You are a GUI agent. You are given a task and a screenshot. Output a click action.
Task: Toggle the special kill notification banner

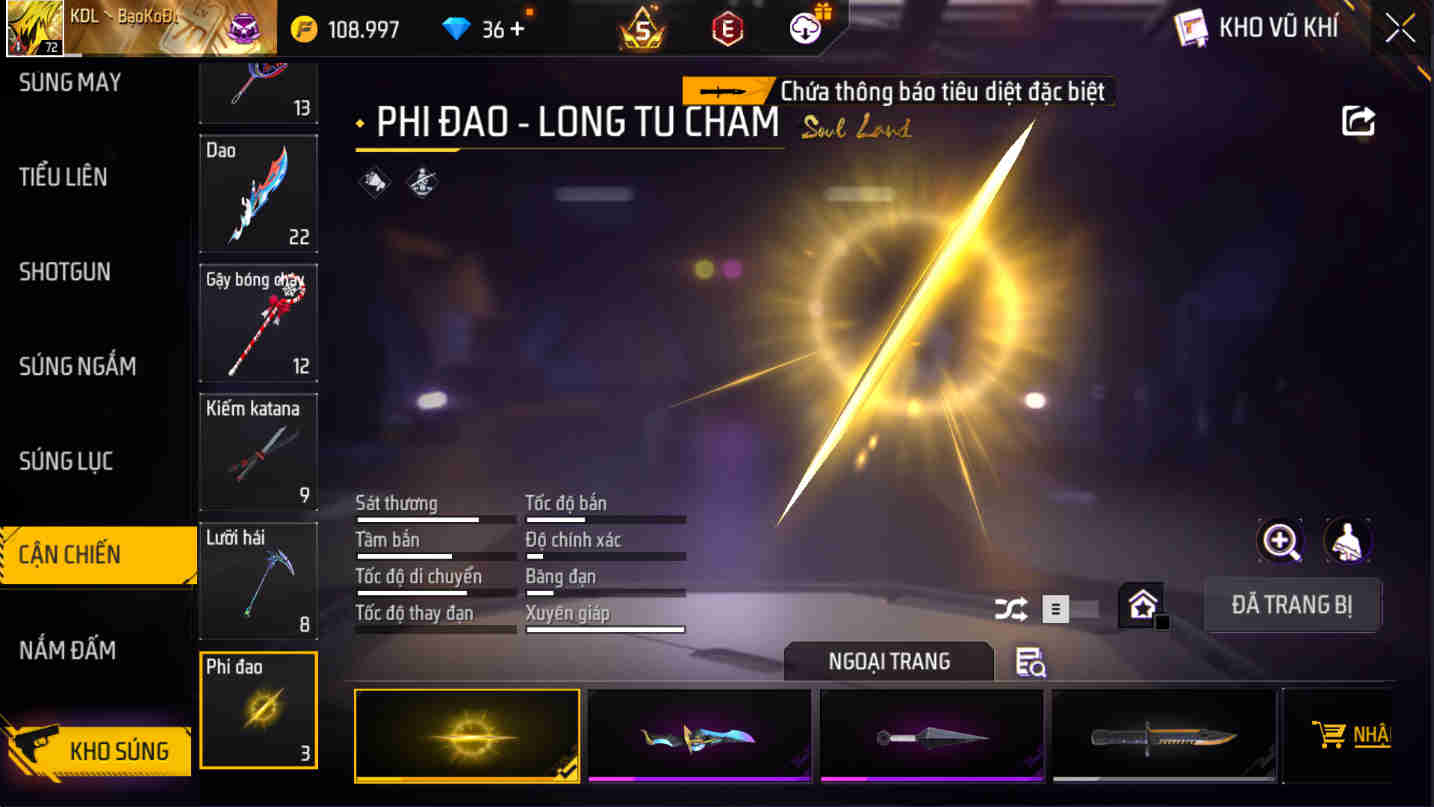pos(943,91)
